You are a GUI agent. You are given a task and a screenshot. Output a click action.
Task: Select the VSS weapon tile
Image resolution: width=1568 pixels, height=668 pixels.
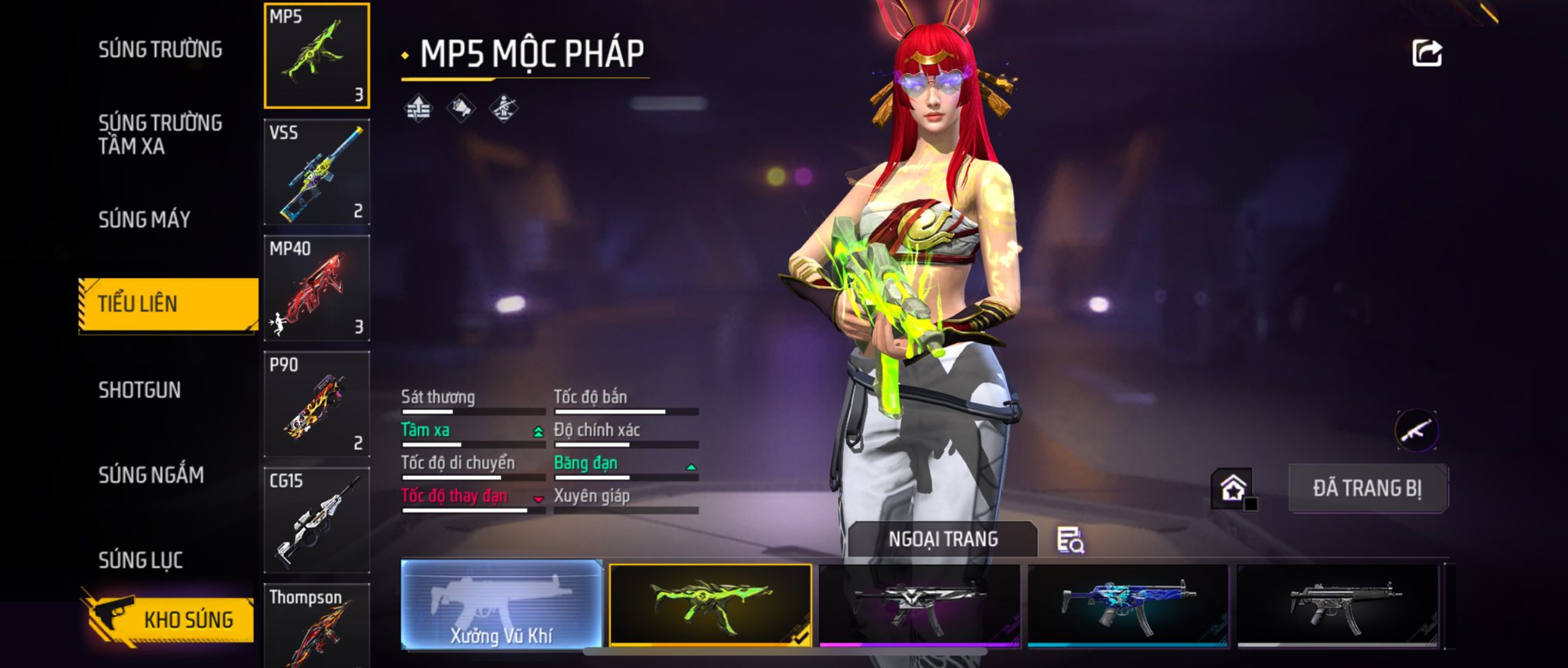coord(316,172)
